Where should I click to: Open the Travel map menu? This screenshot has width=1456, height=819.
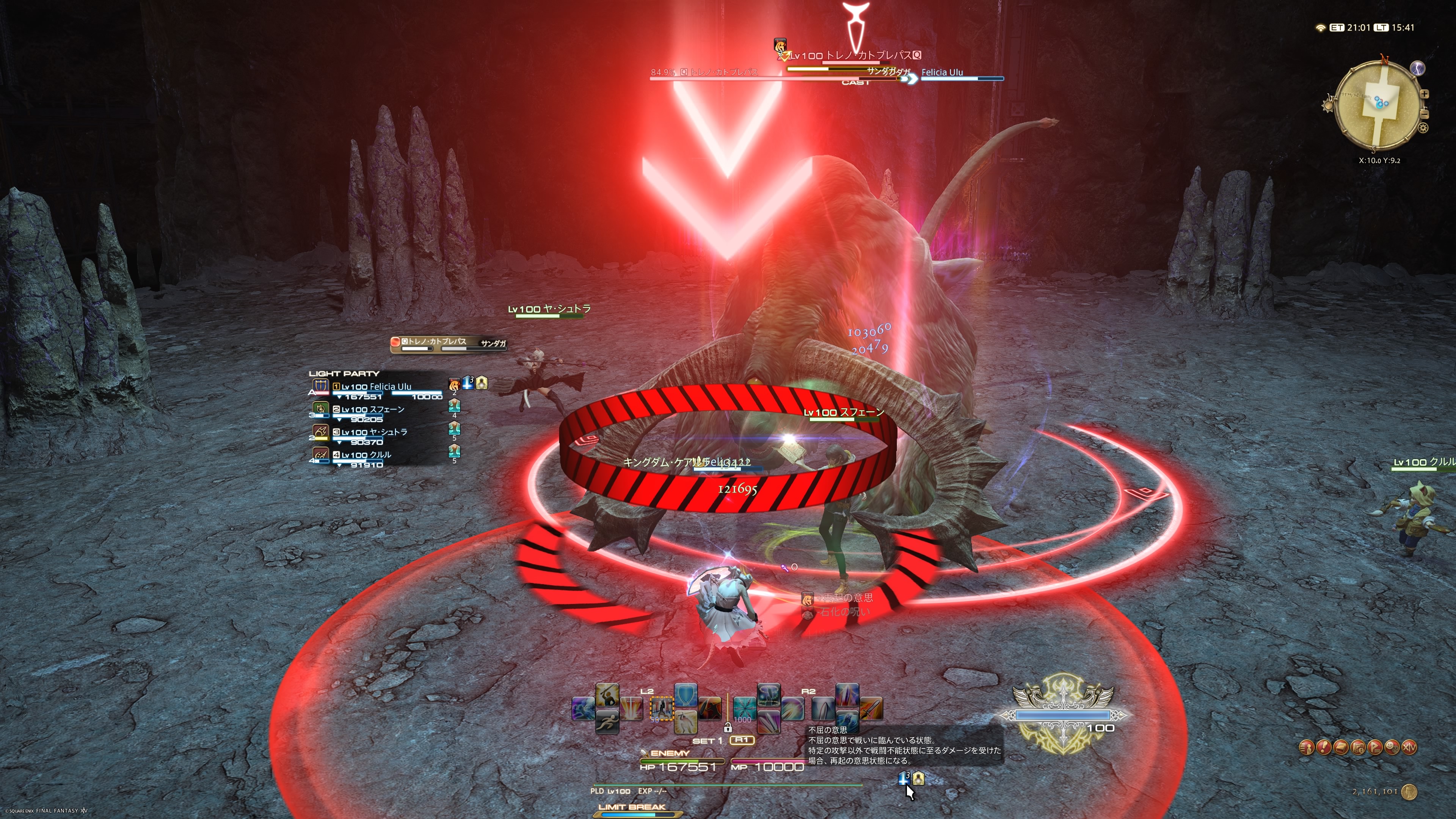coord(1358,748)
